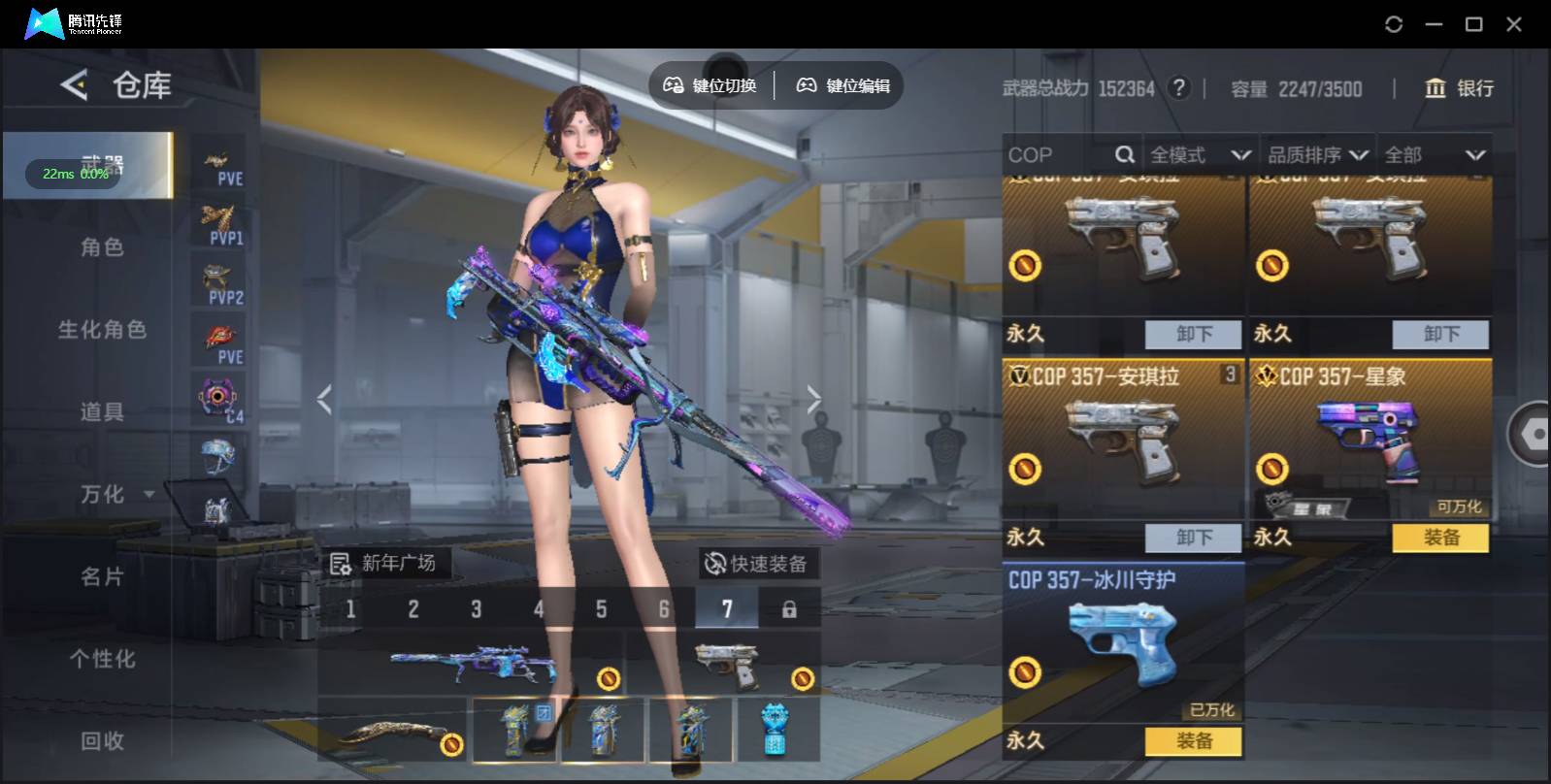Select the 道具 items category
The width and height of the screenshot is (1551, 784).
(x=102, y=412)
